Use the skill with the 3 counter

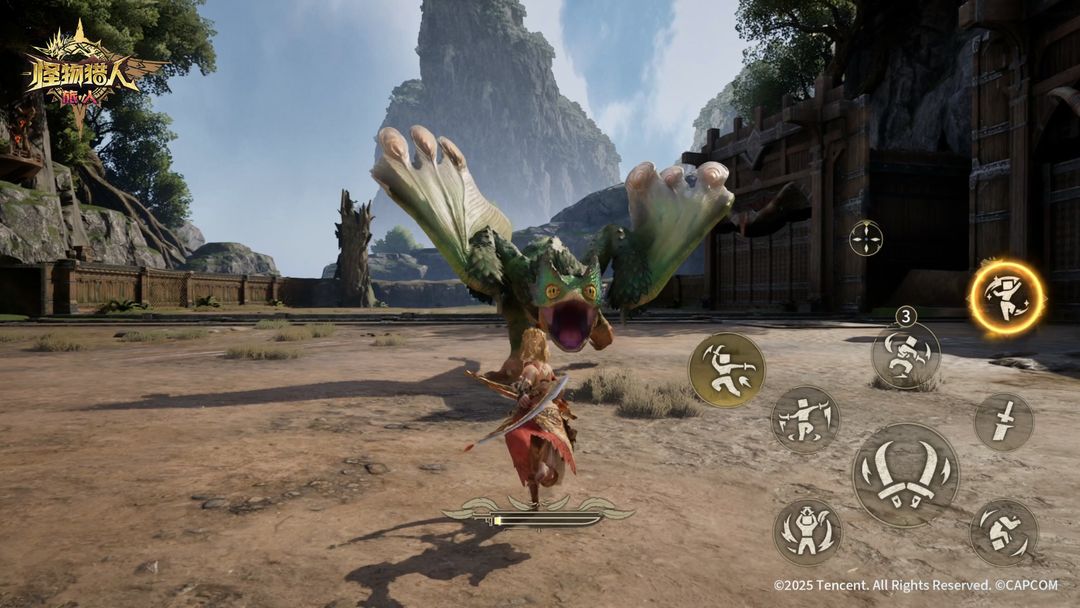pyautogui.click(x=906, y=356)
